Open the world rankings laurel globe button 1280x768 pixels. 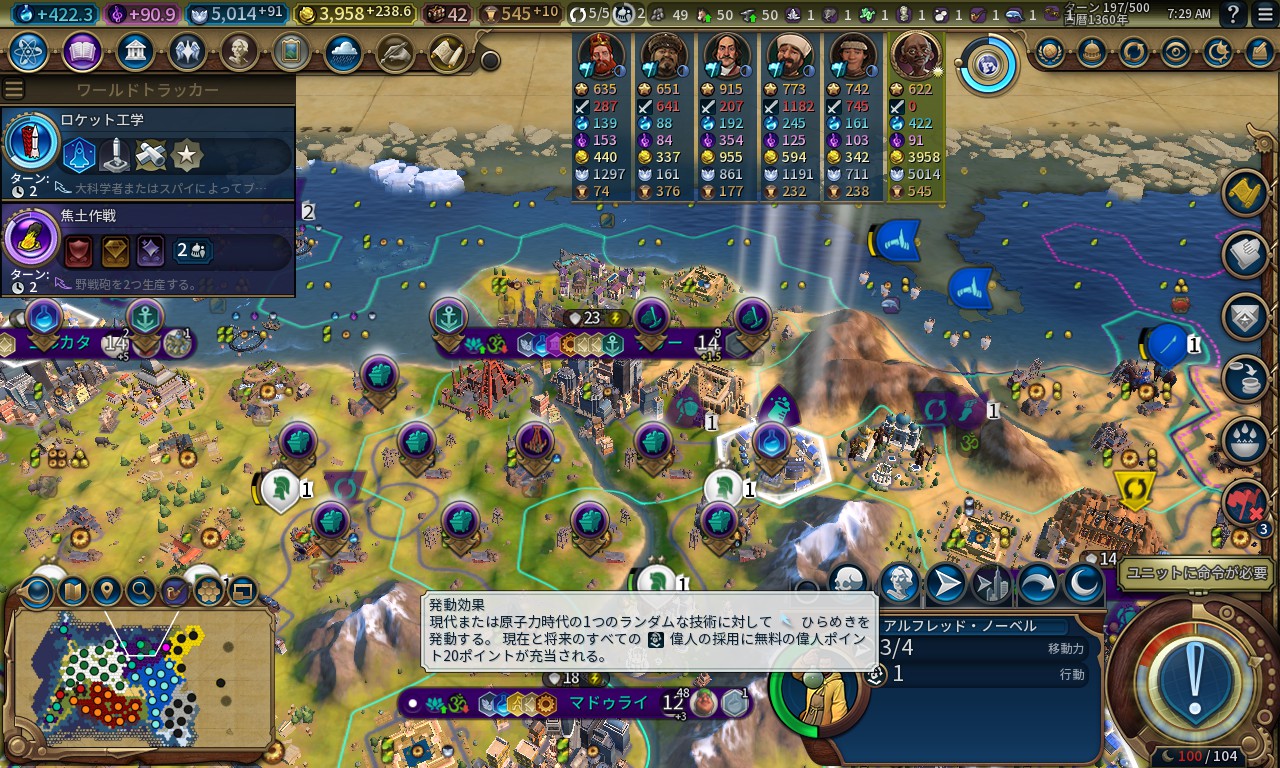point(1049,52)
